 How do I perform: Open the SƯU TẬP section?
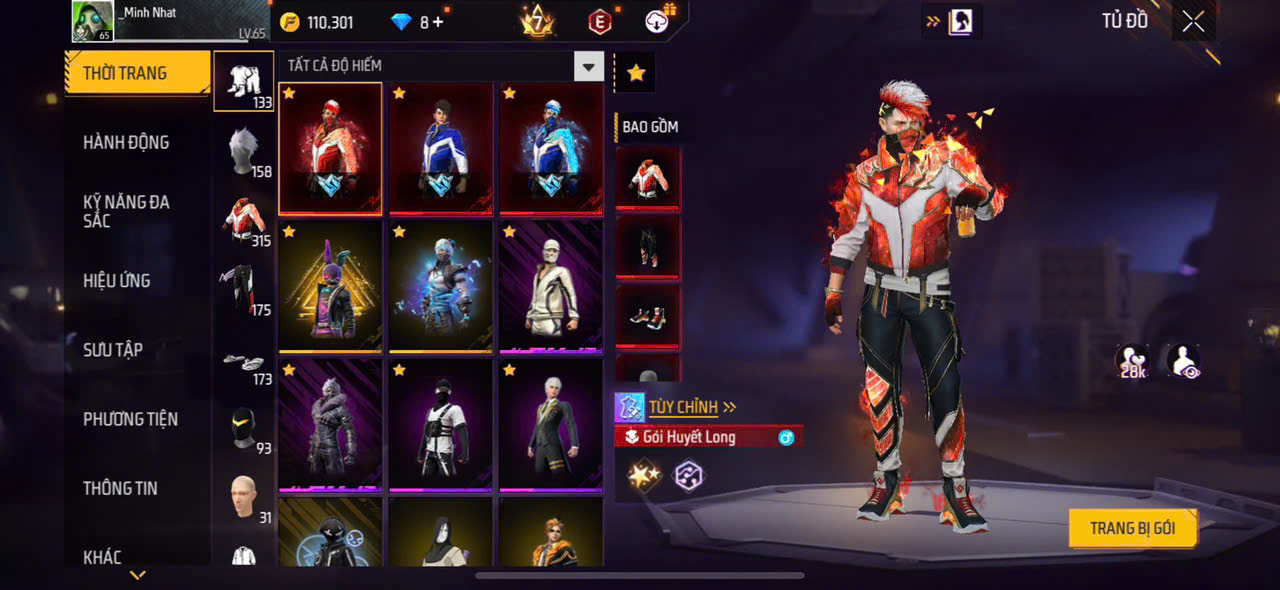(113, 350)
